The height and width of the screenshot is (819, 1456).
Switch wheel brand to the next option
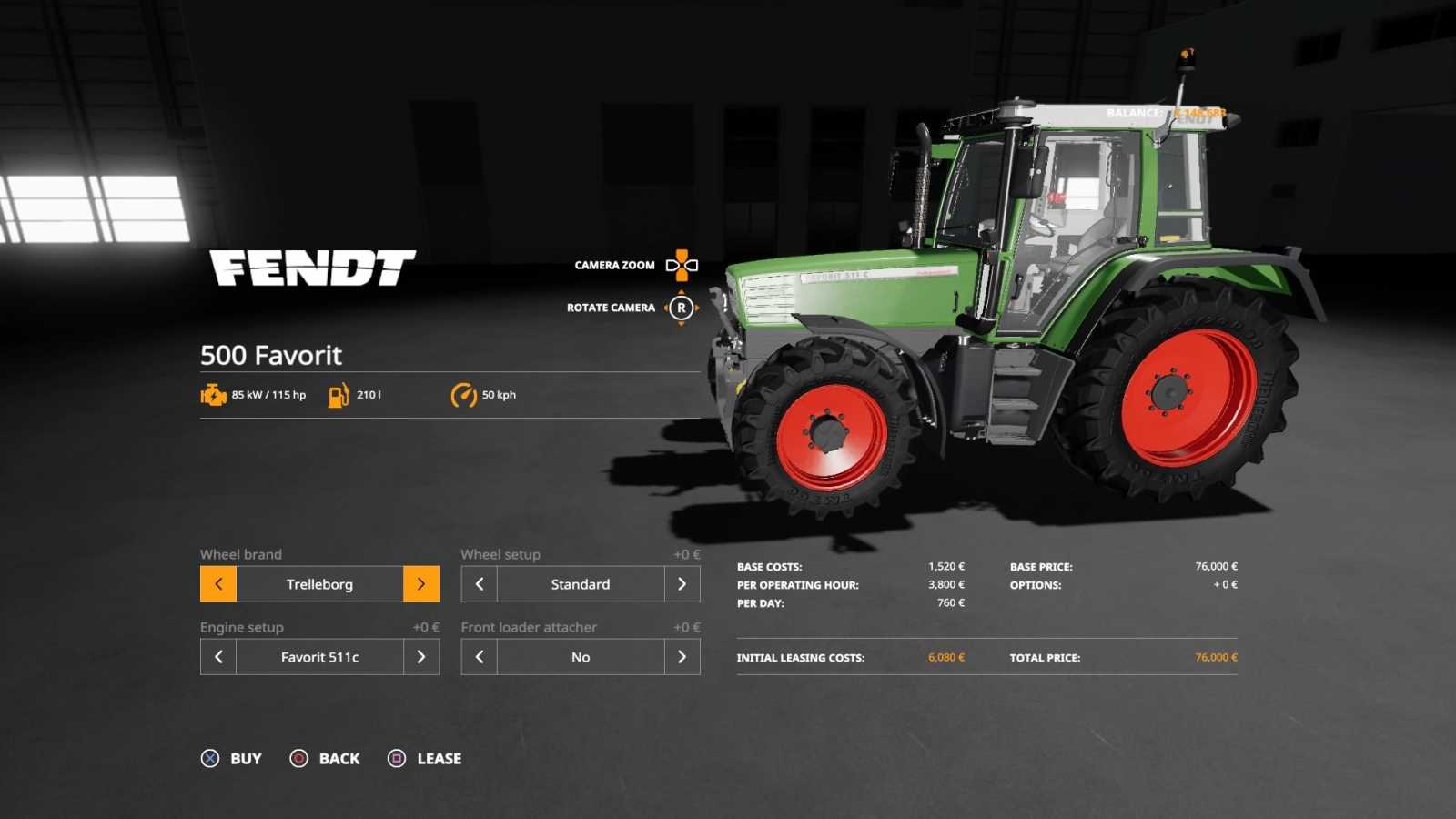420,583
